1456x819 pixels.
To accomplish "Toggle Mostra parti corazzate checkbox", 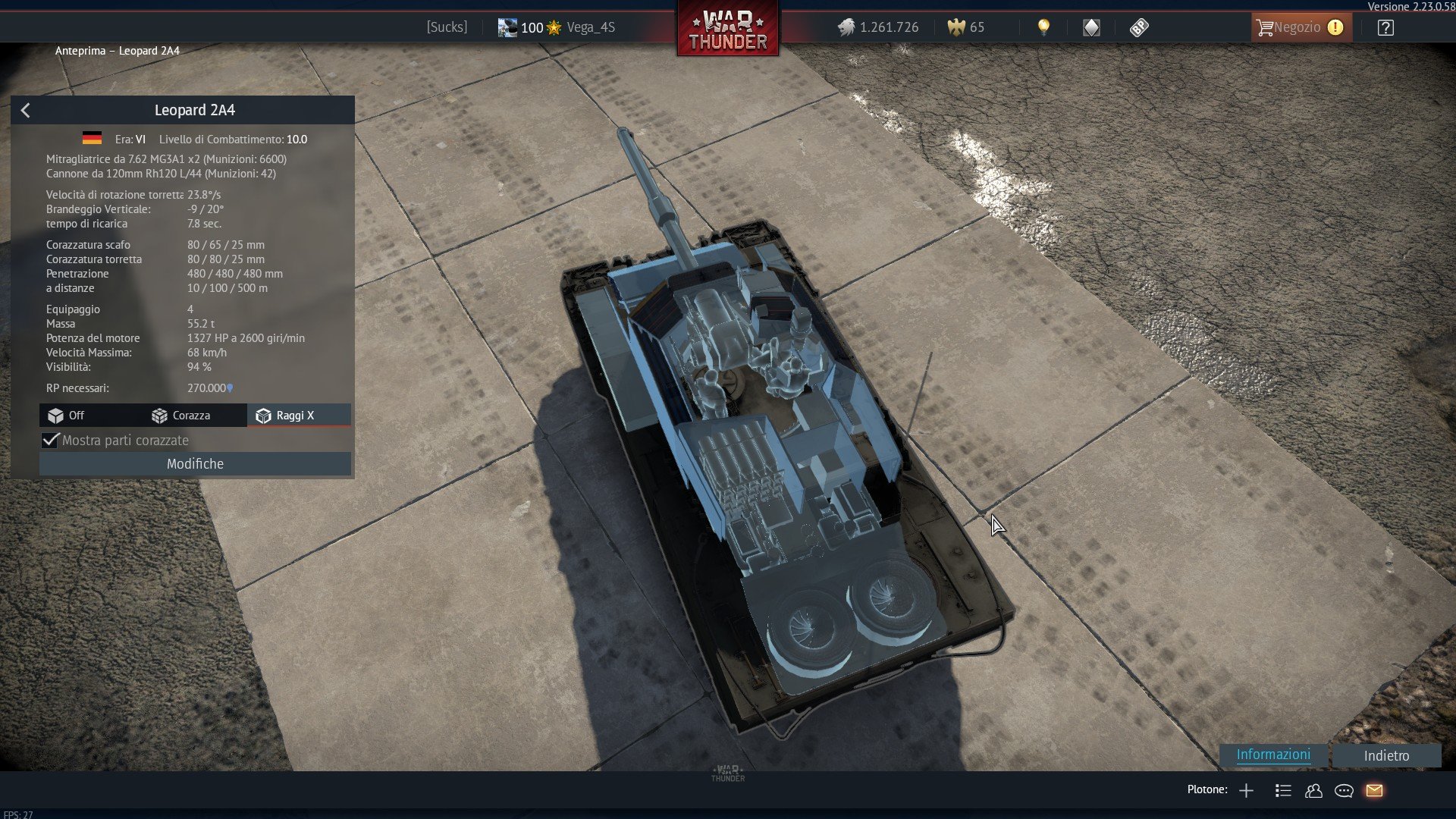I will 51,441.
